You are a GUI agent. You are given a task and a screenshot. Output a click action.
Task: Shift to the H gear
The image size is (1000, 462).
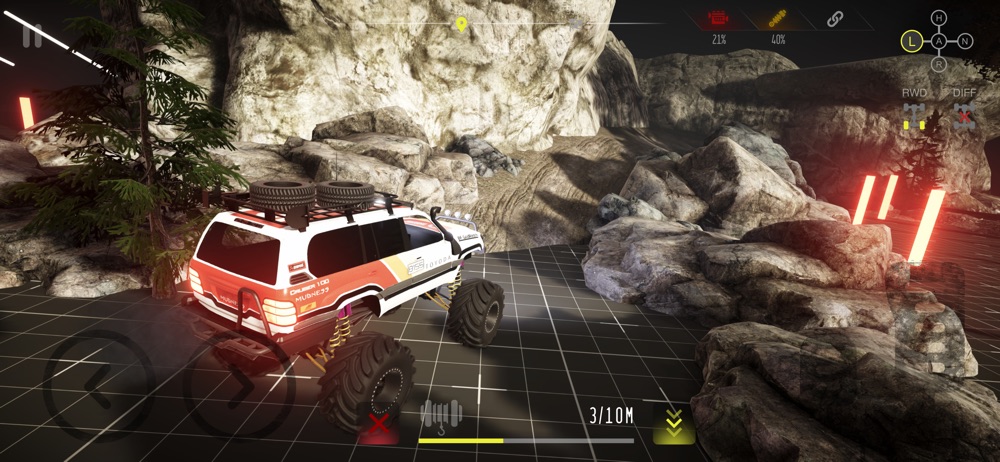pyautogui.click(x=938, y=17)
